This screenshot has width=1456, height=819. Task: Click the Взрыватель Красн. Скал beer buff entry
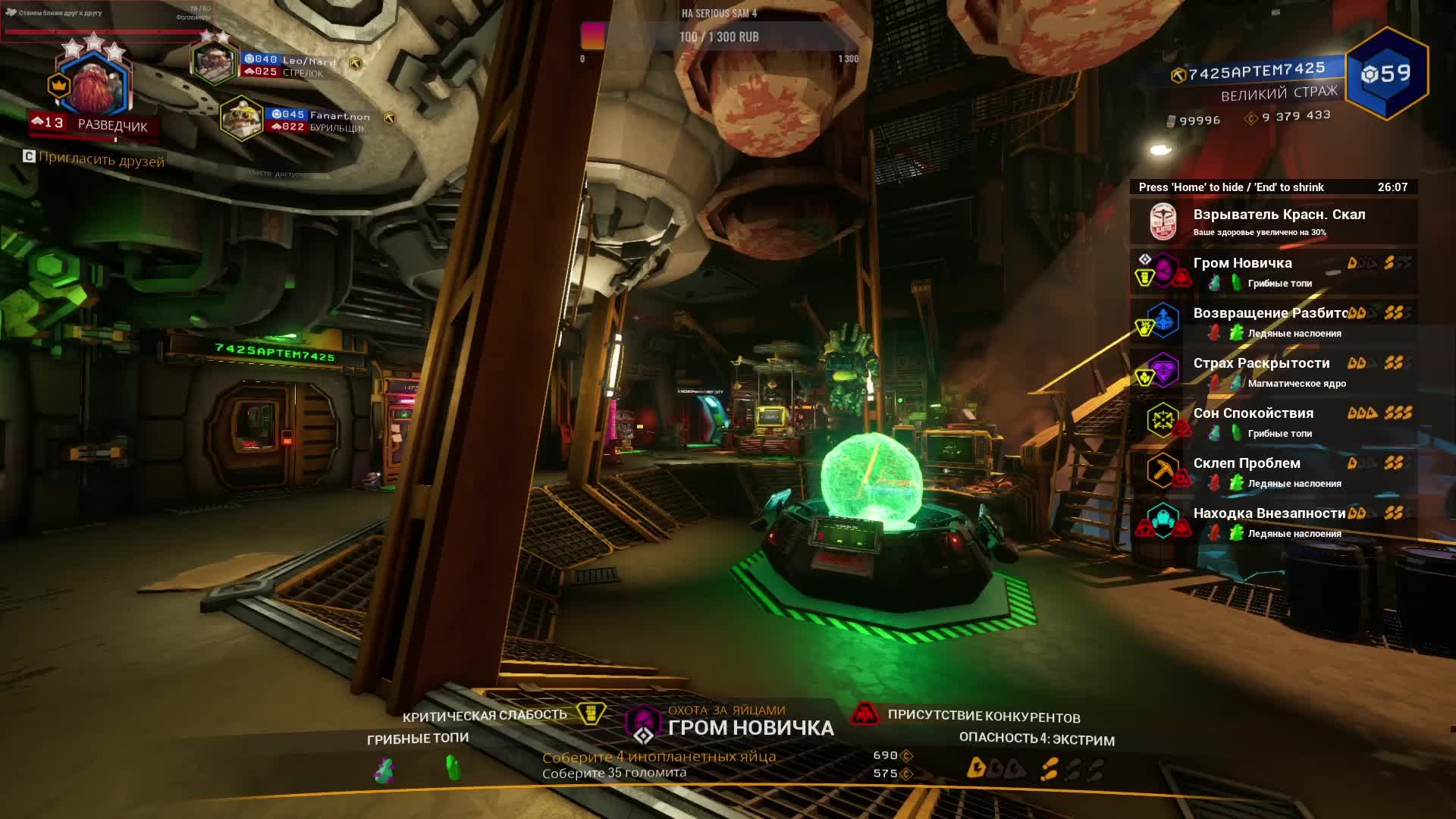(x=1274, y=221)
